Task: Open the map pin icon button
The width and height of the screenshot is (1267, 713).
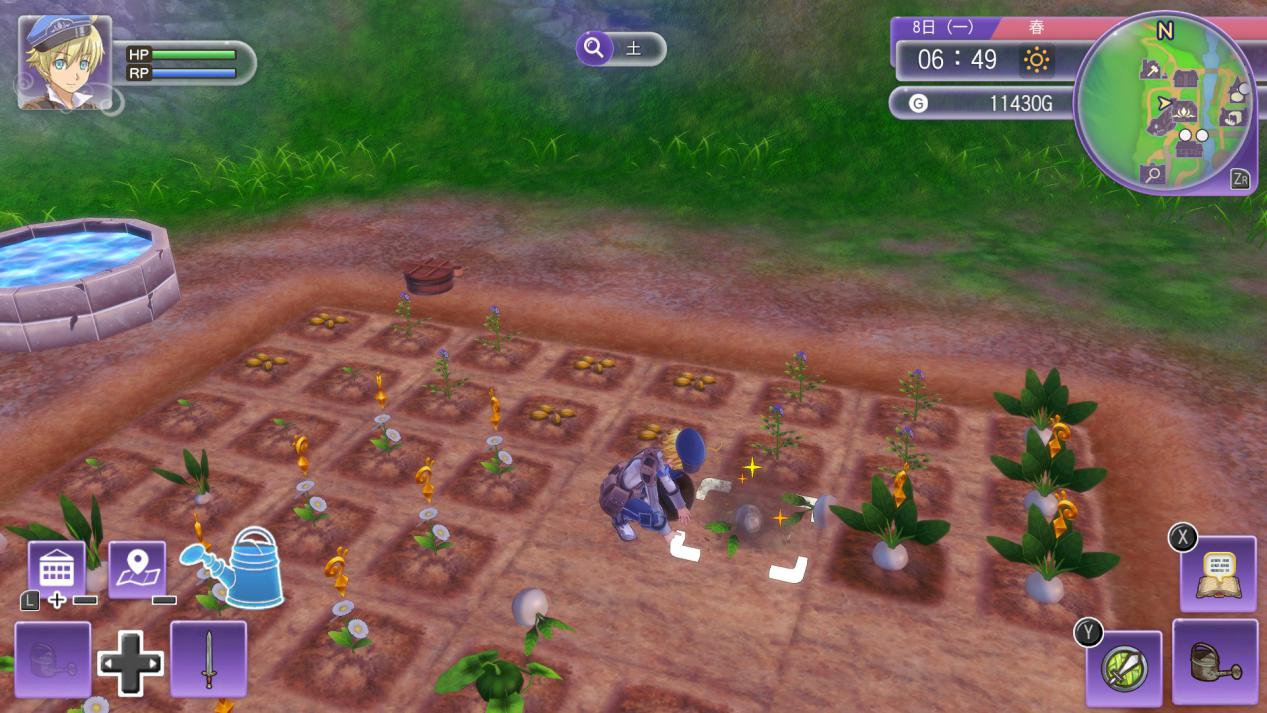Action: [136, 568]
